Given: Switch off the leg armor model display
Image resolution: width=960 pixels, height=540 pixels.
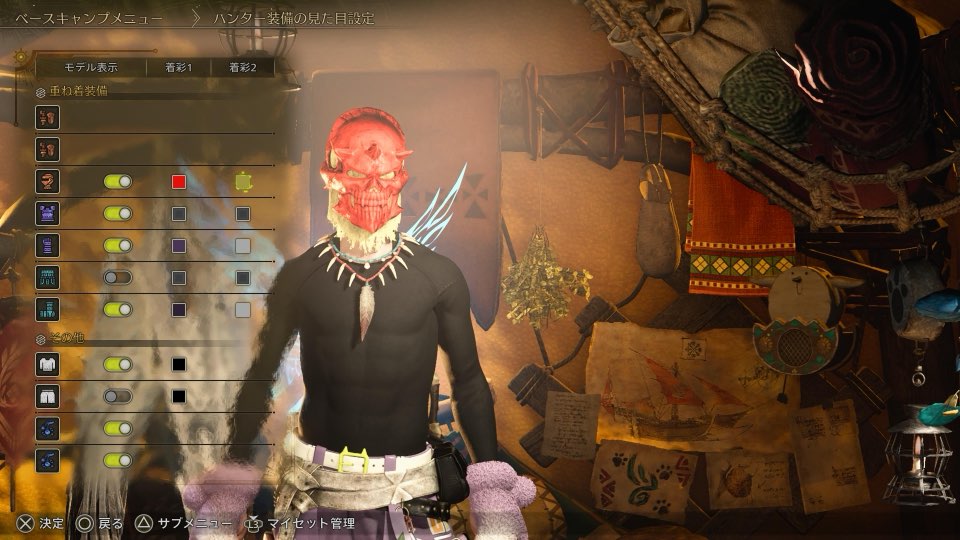Looking at the screenshot, I should pos(118,309).
